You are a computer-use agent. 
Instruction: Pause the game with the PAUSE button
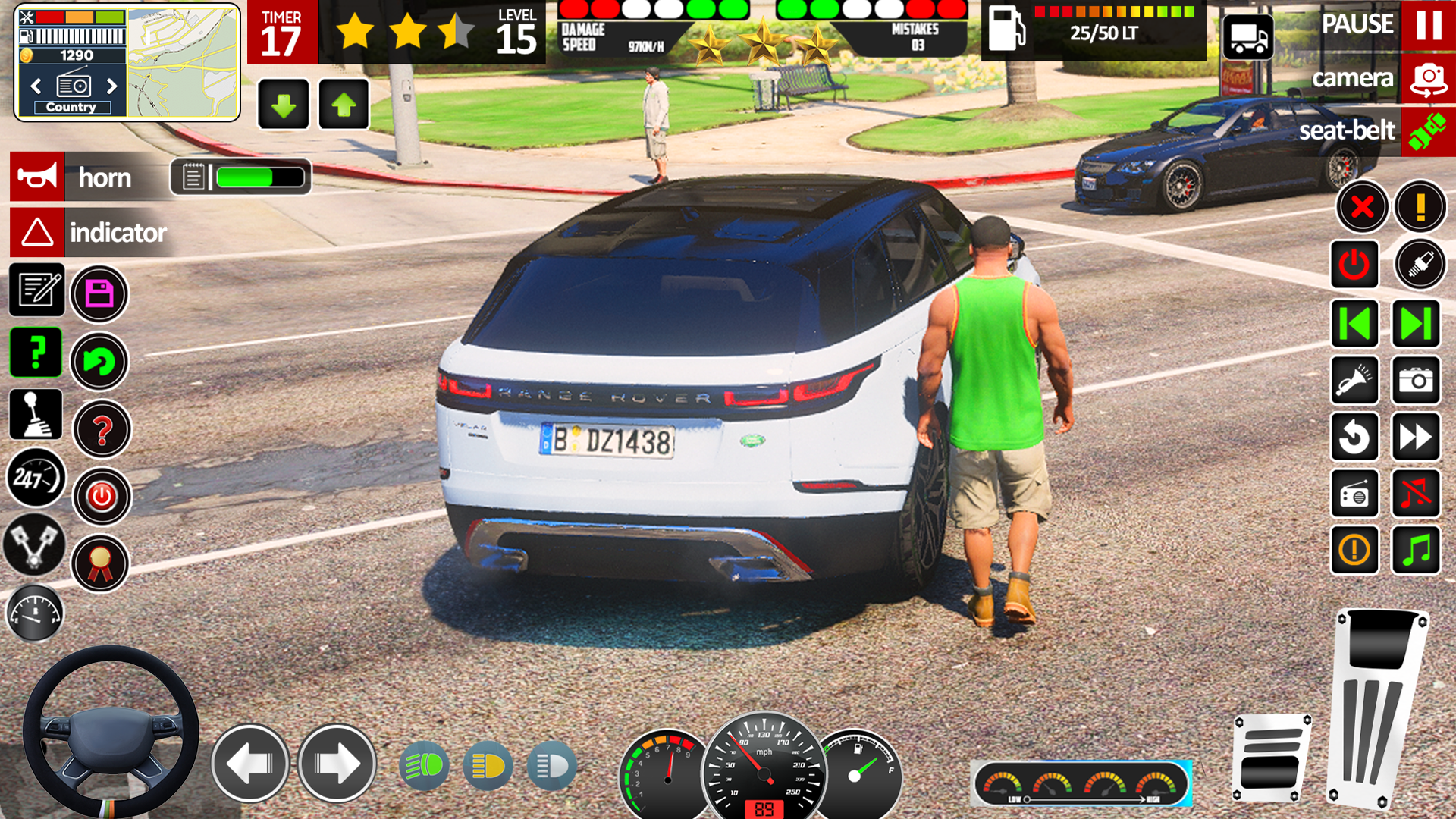[x=1428, y=25]
